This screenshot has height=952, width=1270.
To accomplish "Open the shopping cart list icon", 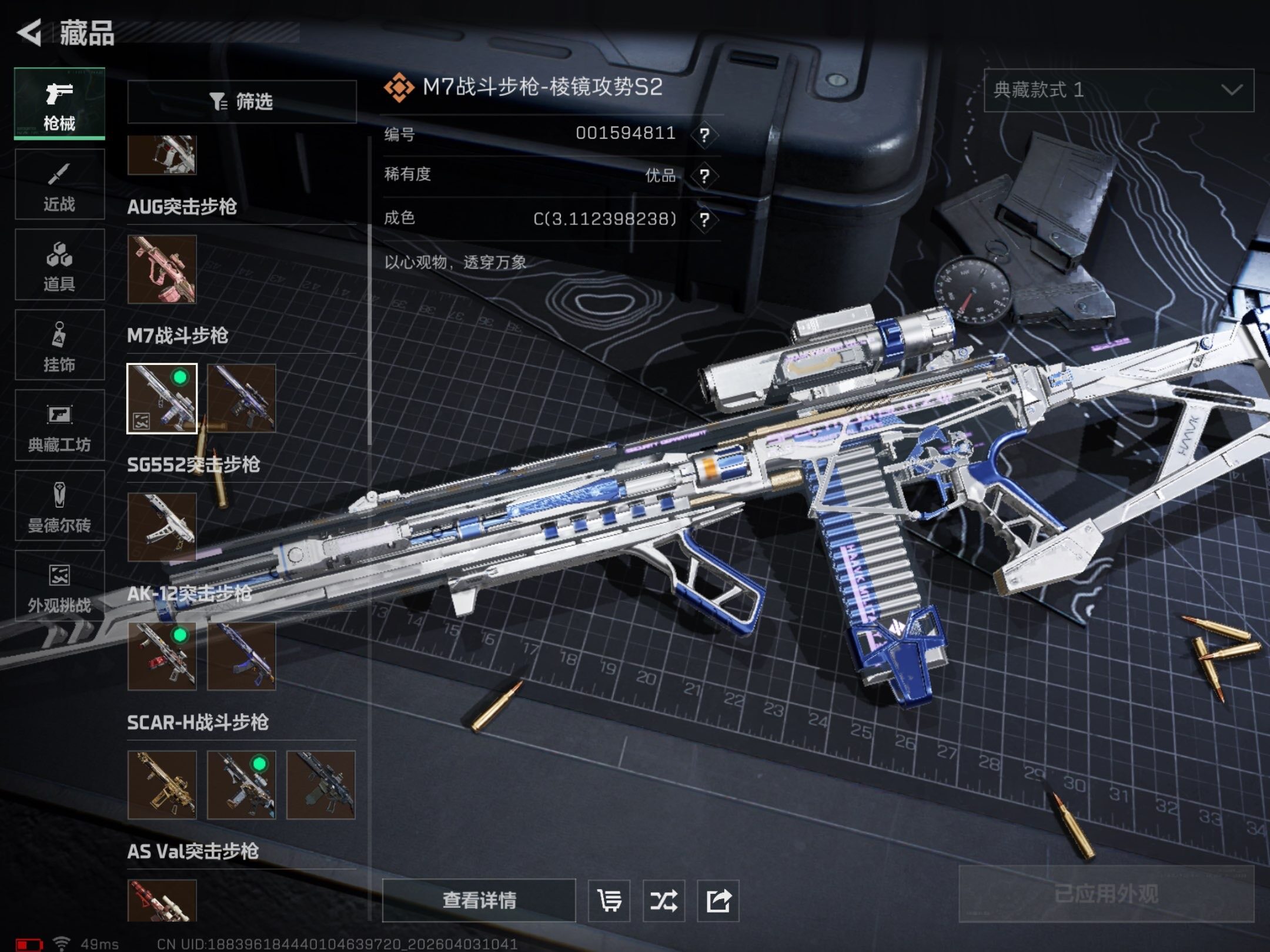I will coord(609,900).
